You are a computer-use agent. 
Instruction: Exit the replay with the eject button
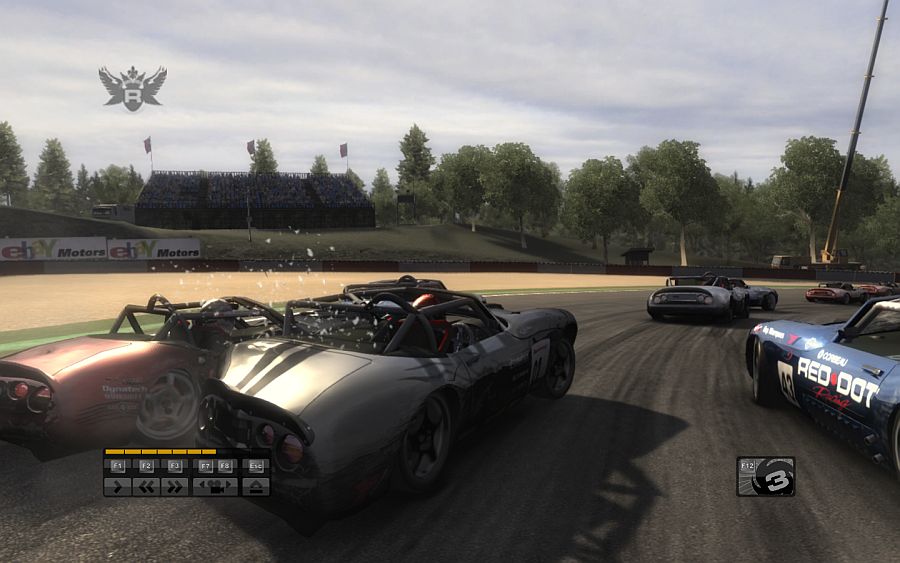[256, 487]
